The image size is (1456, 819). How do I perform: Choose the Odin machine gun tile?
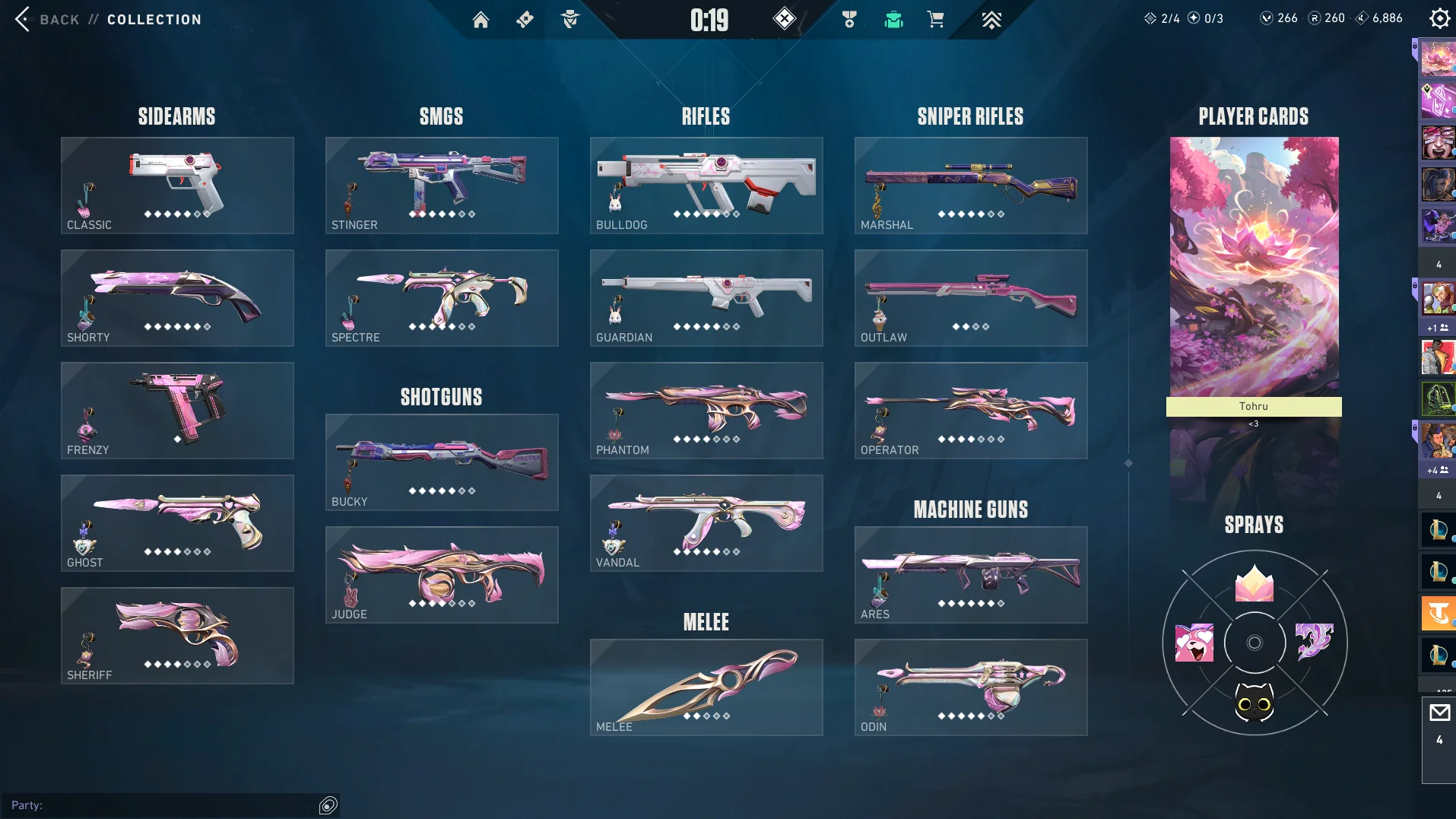(x=971, y=687)
